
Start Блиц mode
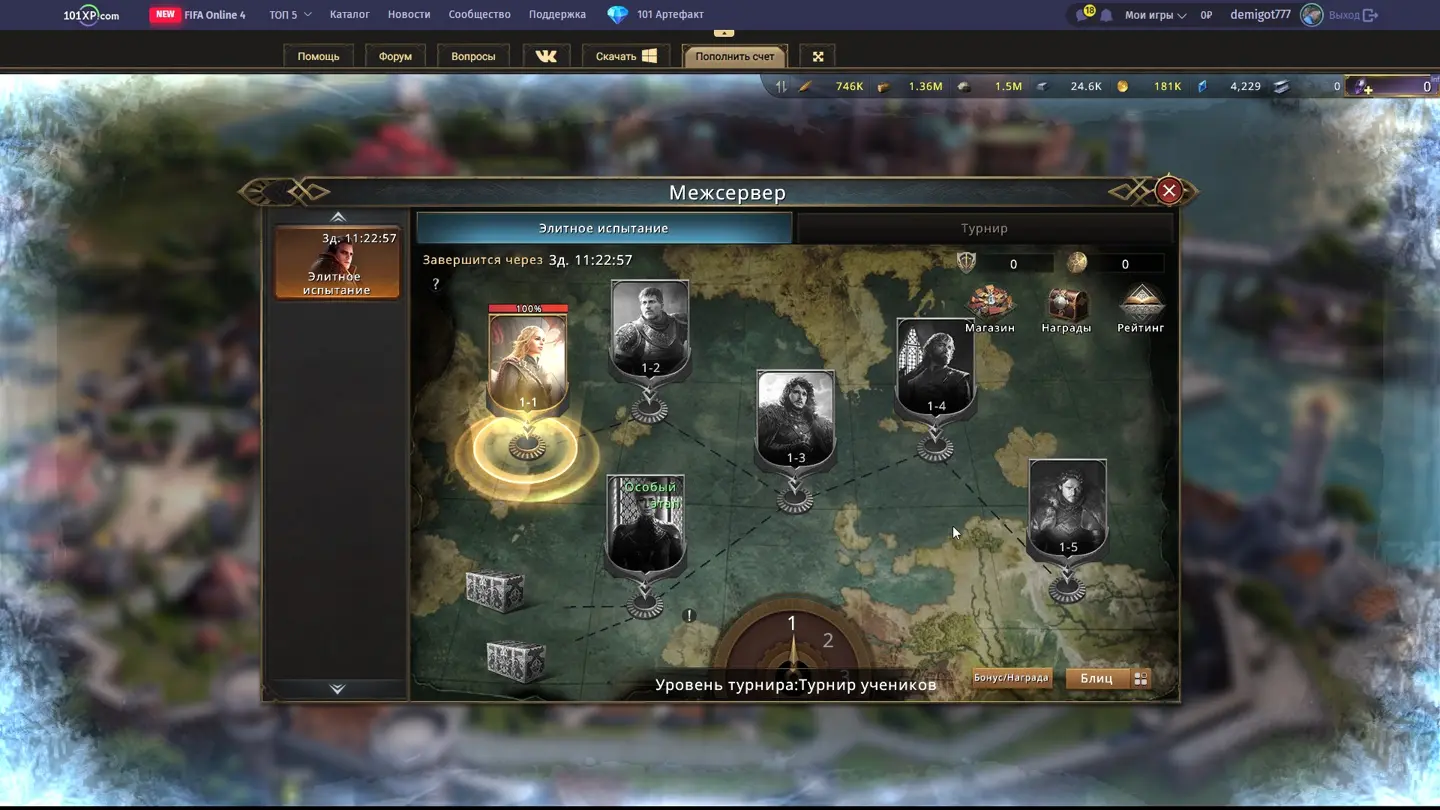[x=1097, y=678]
